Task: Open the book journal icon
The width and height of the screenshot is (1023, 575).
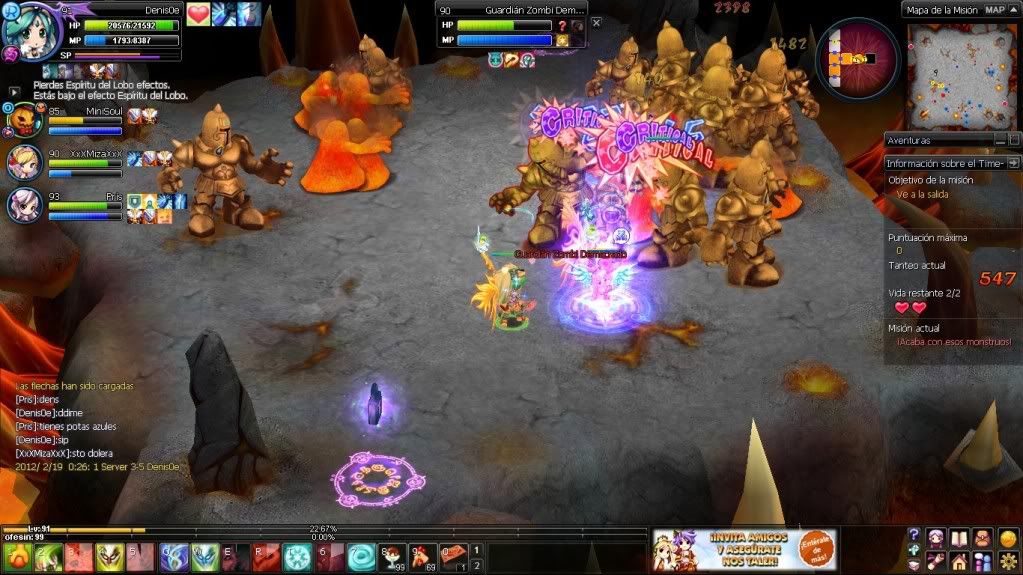Action: click(x=959, y=539)
